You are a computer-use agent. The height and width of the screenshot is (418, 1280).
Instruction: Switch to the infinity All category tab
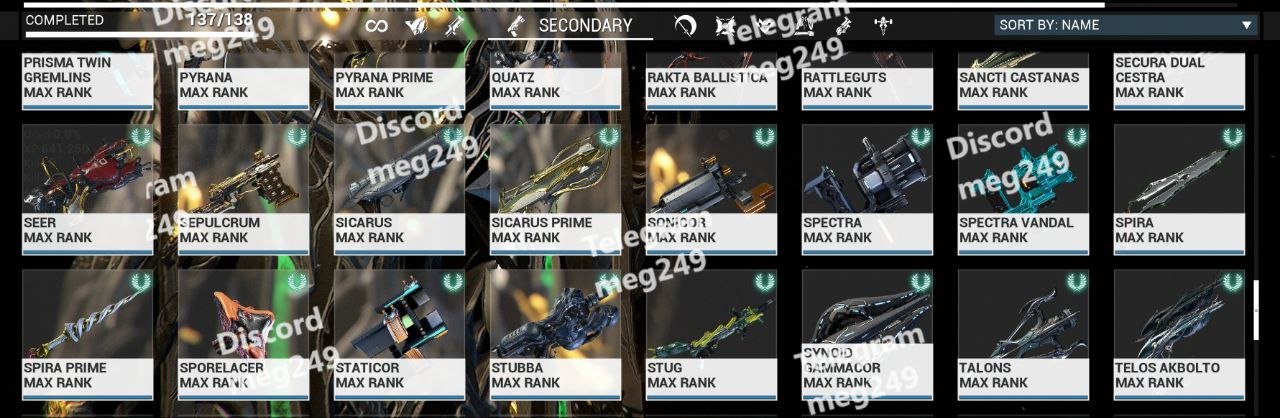click(376, 26)
